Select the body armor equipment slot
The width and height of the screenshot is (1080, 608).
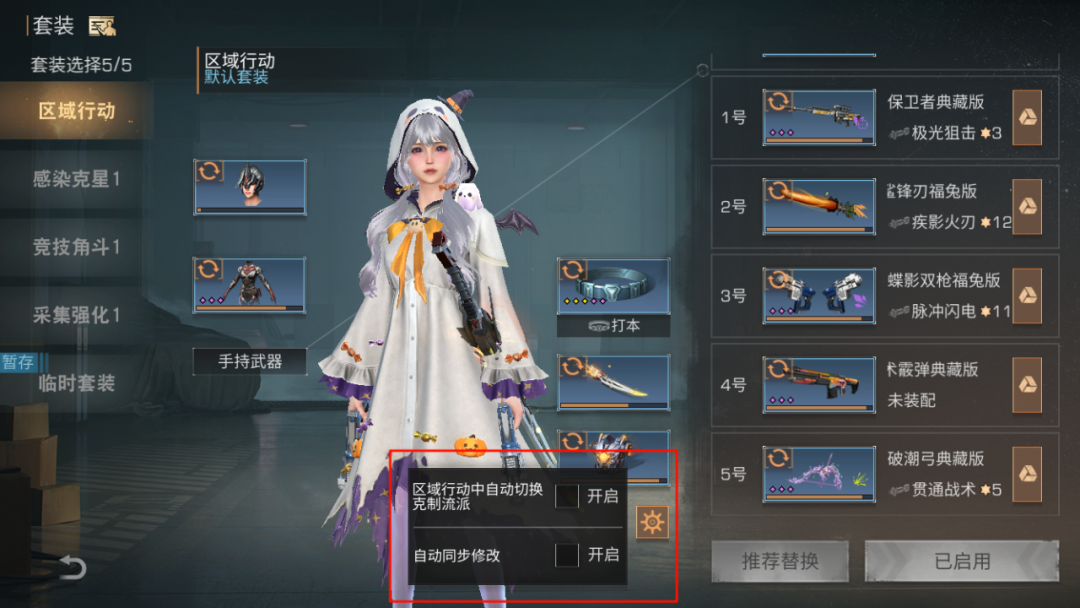[250, 285]
